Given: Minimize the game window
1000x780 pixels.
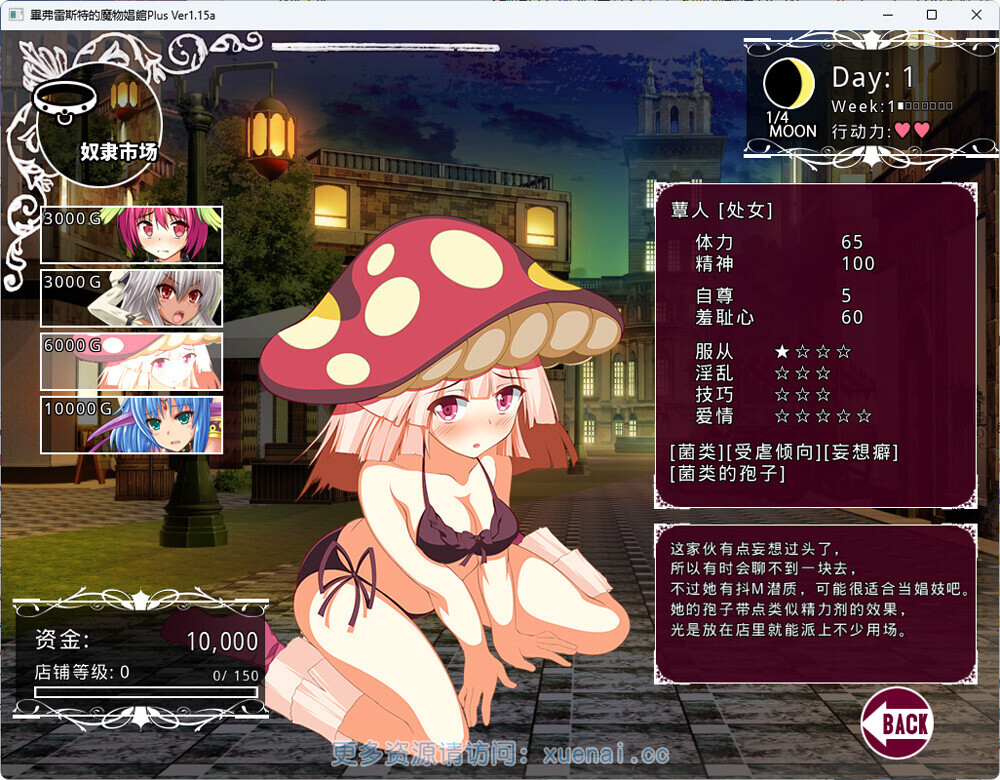Looking at the screenshot, I should tap(885, 15).
